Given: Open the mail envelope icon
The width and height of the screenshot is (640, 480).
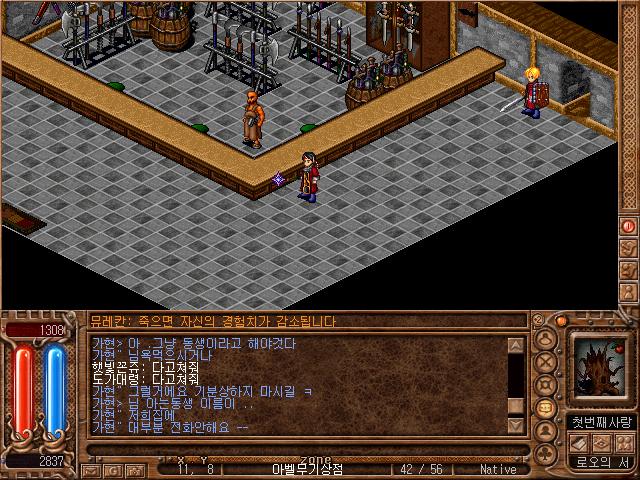Looking at the screenshot, I should point(91,469).
